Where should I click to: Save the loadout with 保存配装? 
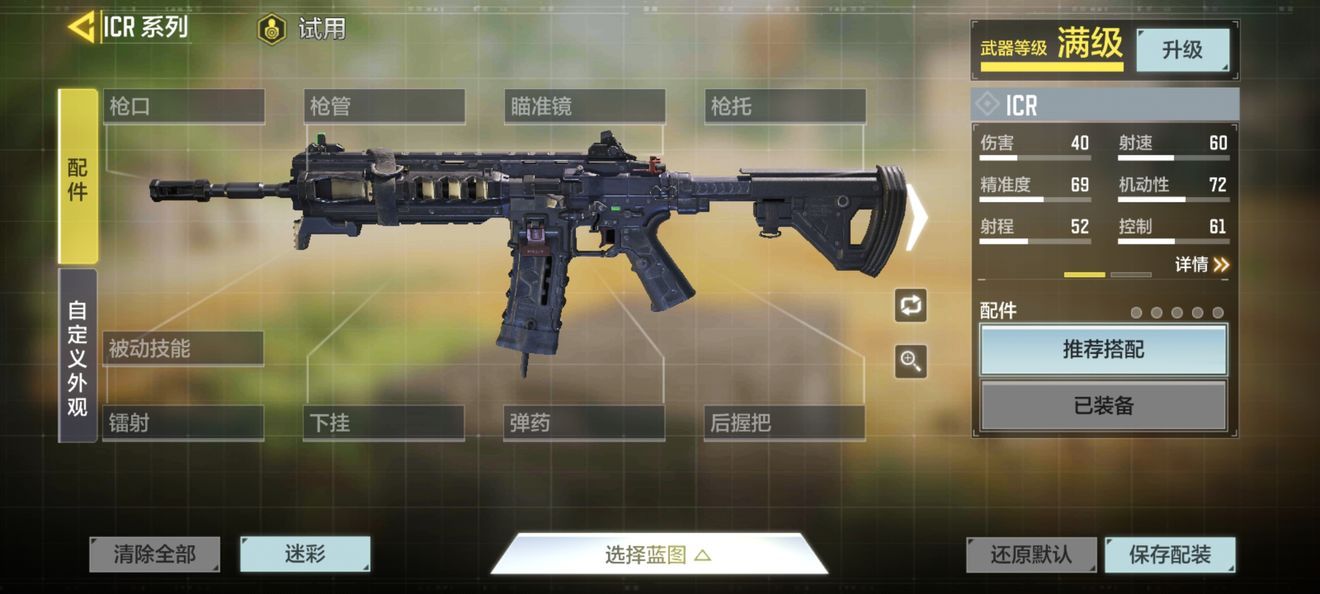click(x=1170, y=555)
